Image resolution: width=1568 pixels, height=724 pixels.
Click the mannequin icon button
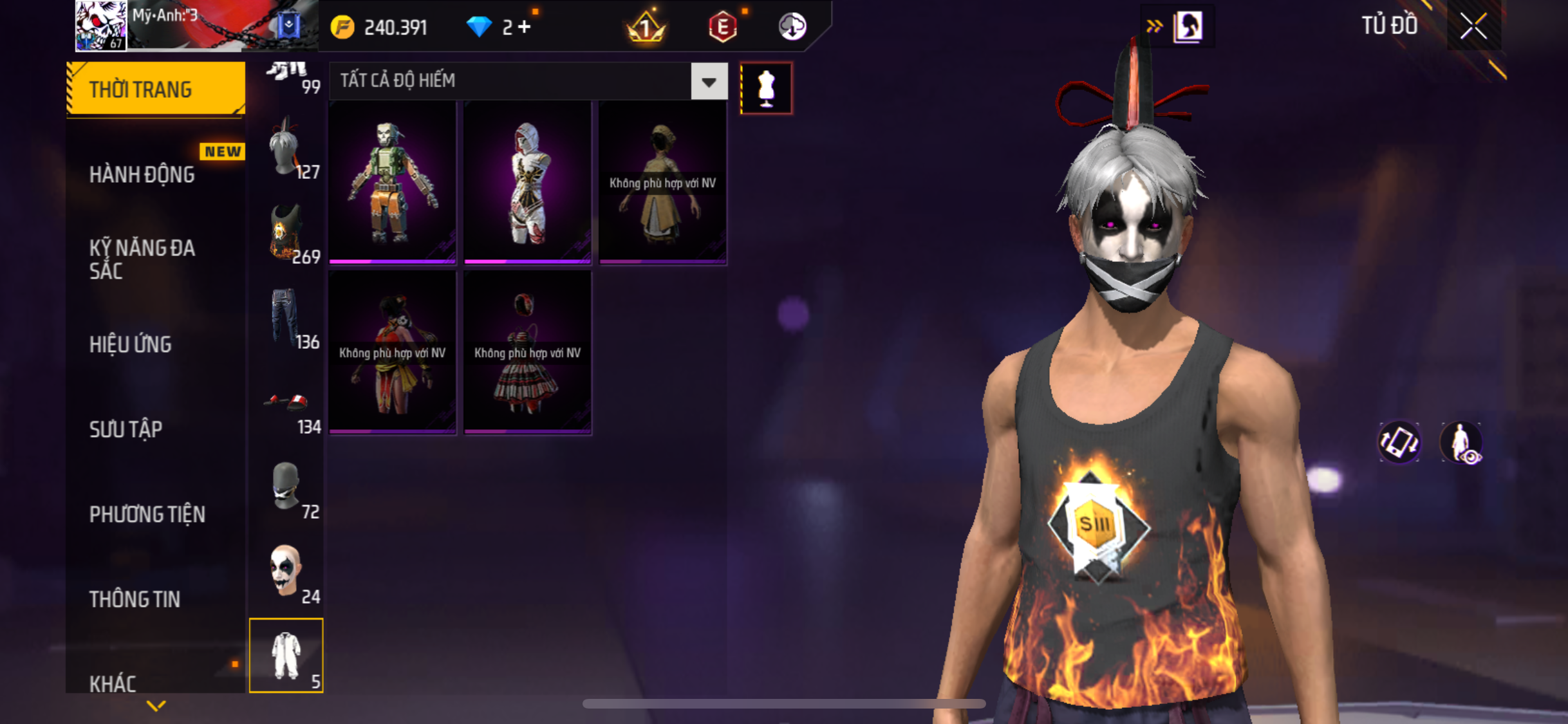766,88
